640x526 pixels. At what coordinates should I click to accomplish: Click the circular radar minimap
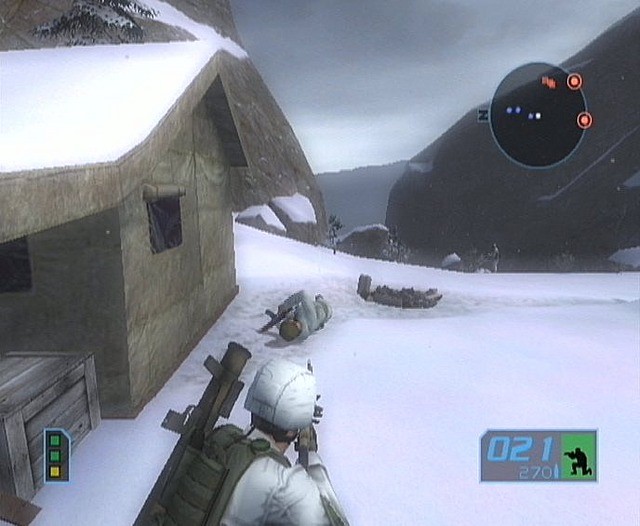(538, 114)
